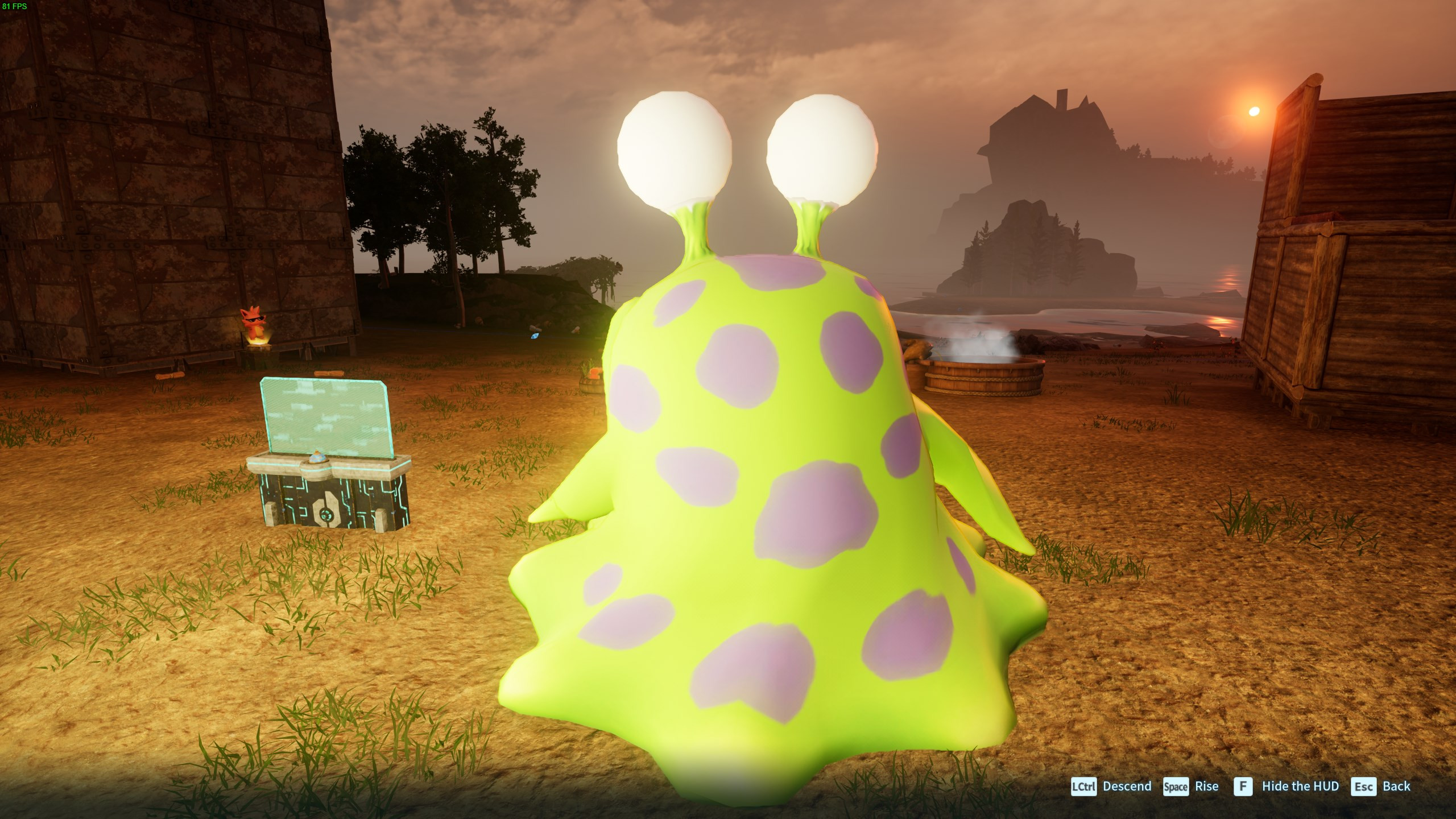Click the Space key badge icon
1456x819 pixels.
1176,787
